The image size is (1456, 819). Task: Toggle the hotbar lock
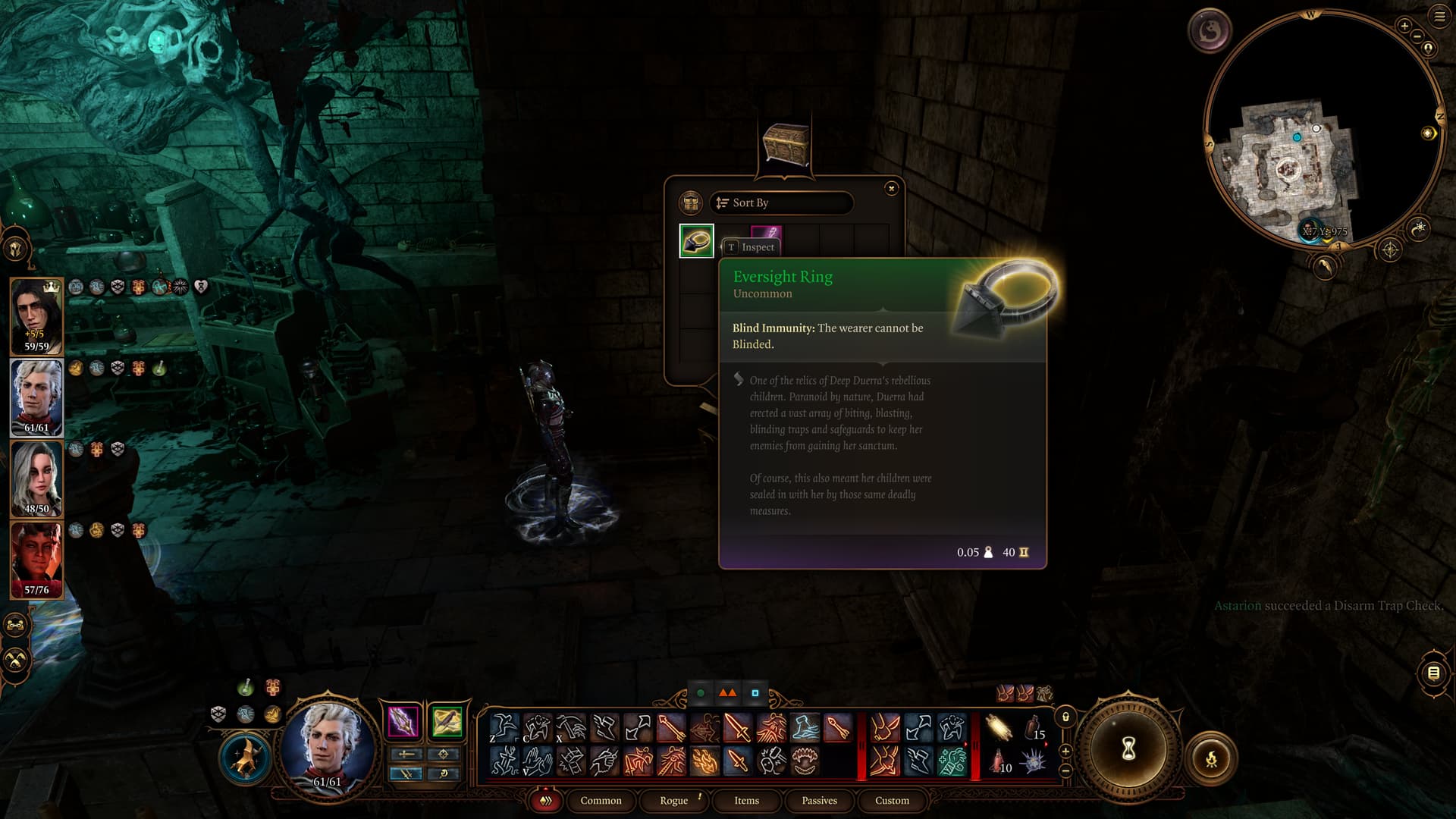[1065, 717]
